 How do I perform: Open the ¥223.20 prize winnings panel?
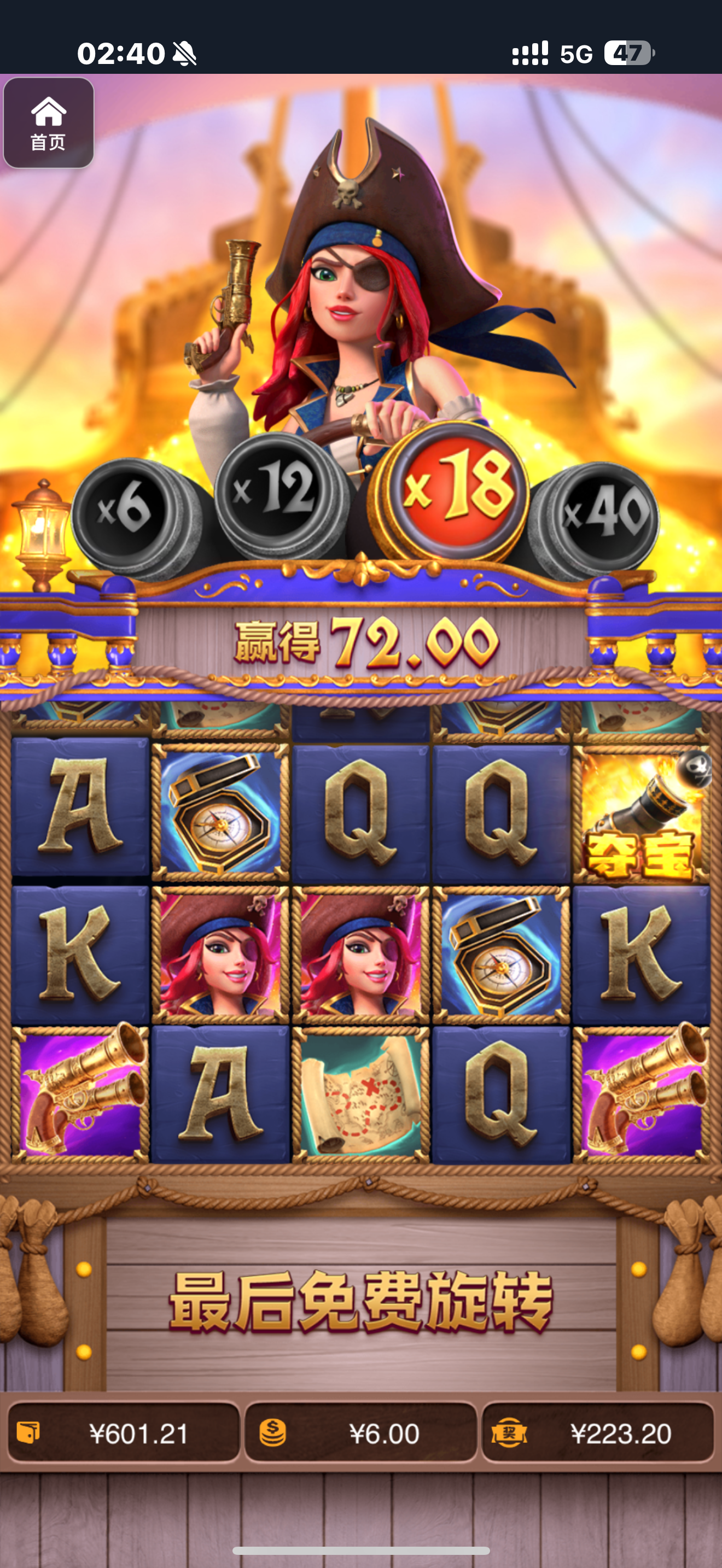[598, 1433]
